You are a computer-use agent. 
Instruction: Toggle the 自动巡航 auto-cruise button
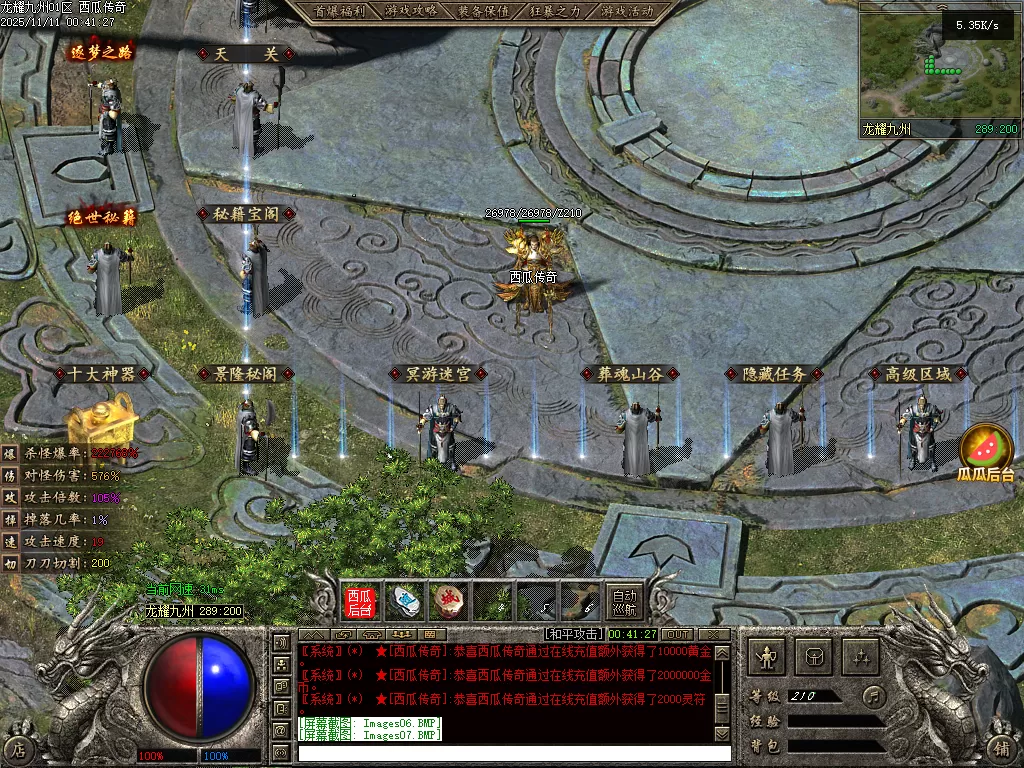pyautogui.click(x=624, y=601)
